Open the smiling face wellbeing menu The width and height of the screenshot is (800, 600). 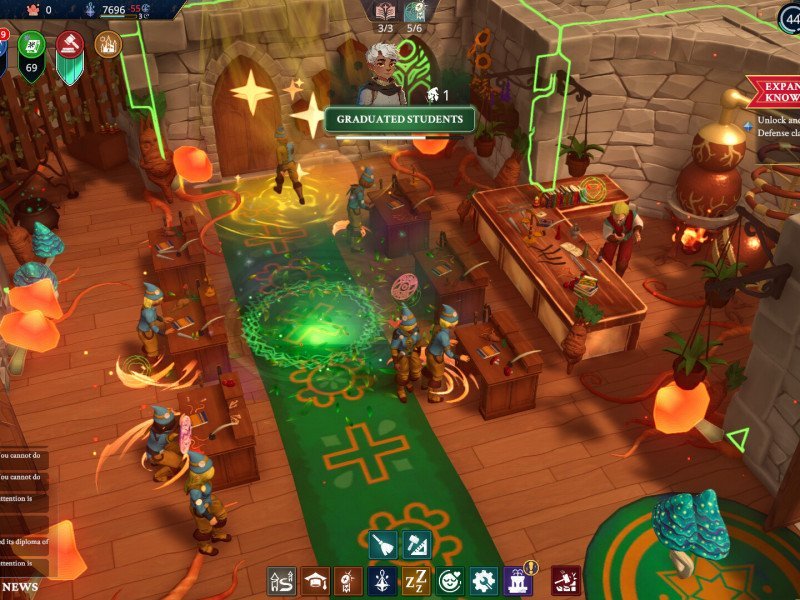coord(449,581)
